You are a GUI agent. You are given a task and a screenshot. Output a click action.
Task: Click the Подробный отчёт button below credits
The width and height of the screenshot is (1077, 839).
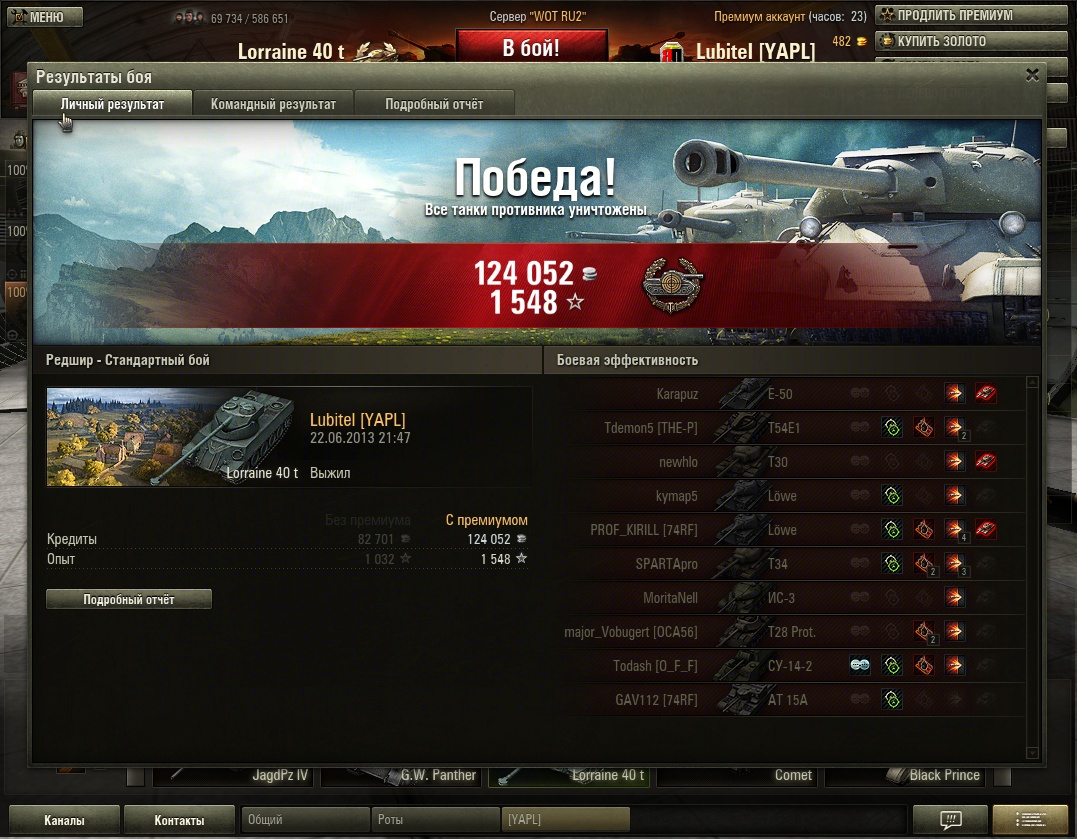(x=129, y=600)
